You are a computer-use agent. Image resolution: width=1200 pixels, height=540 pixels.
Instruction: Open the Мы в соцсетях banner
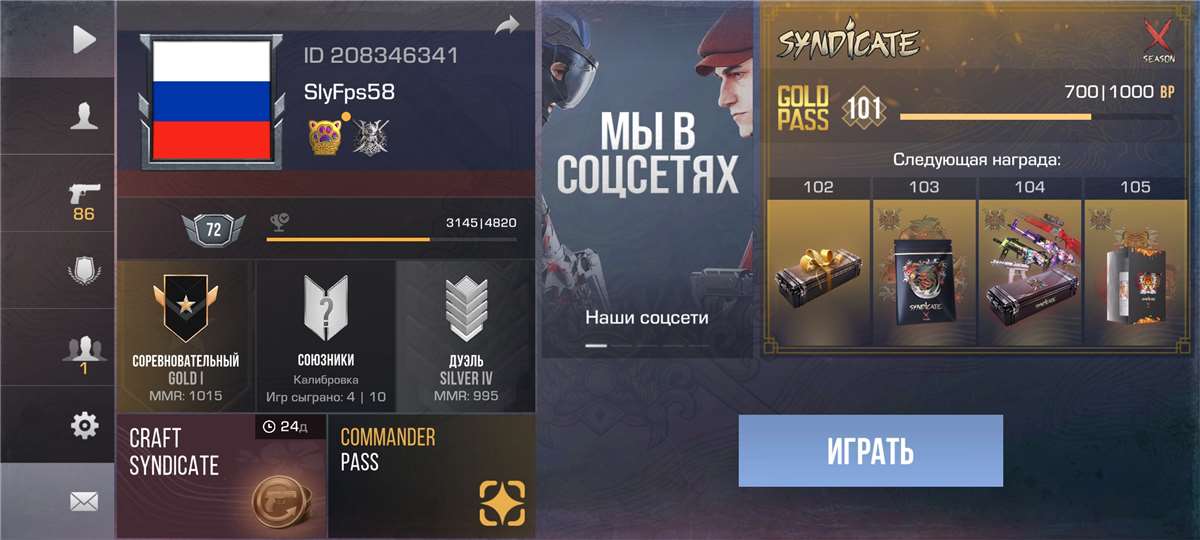pyautogui.click(x=647, y=180)
